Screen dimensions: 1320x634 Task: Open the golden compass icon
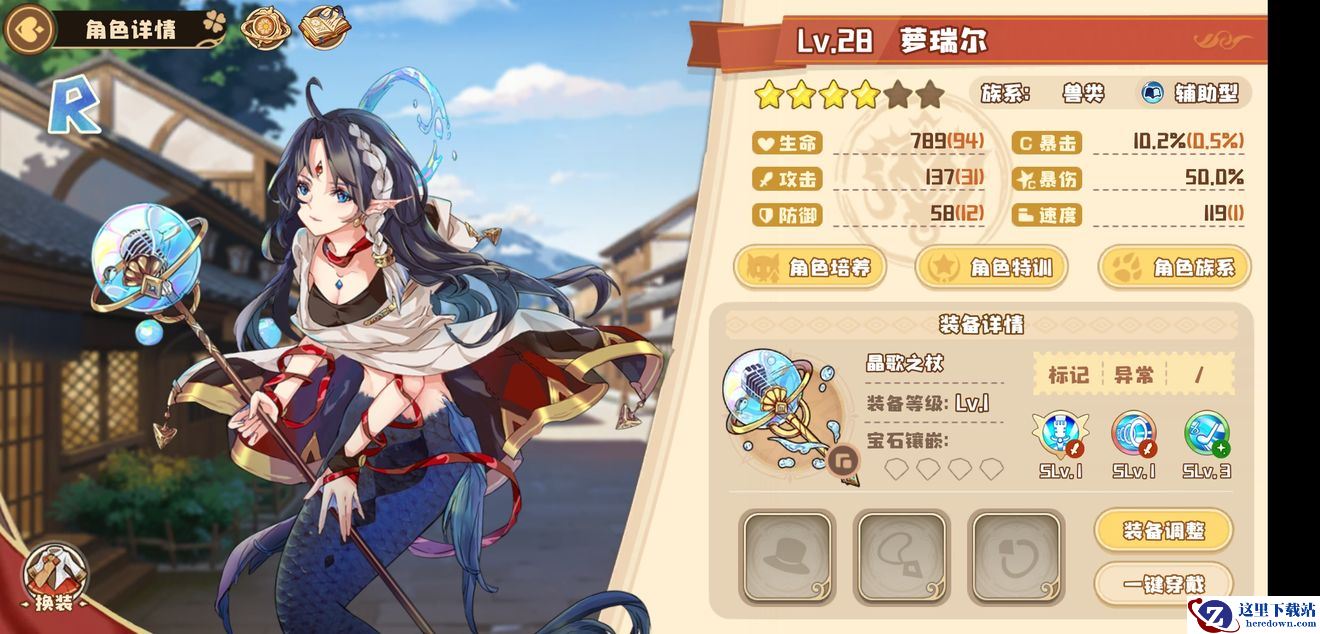pos(265,28)
